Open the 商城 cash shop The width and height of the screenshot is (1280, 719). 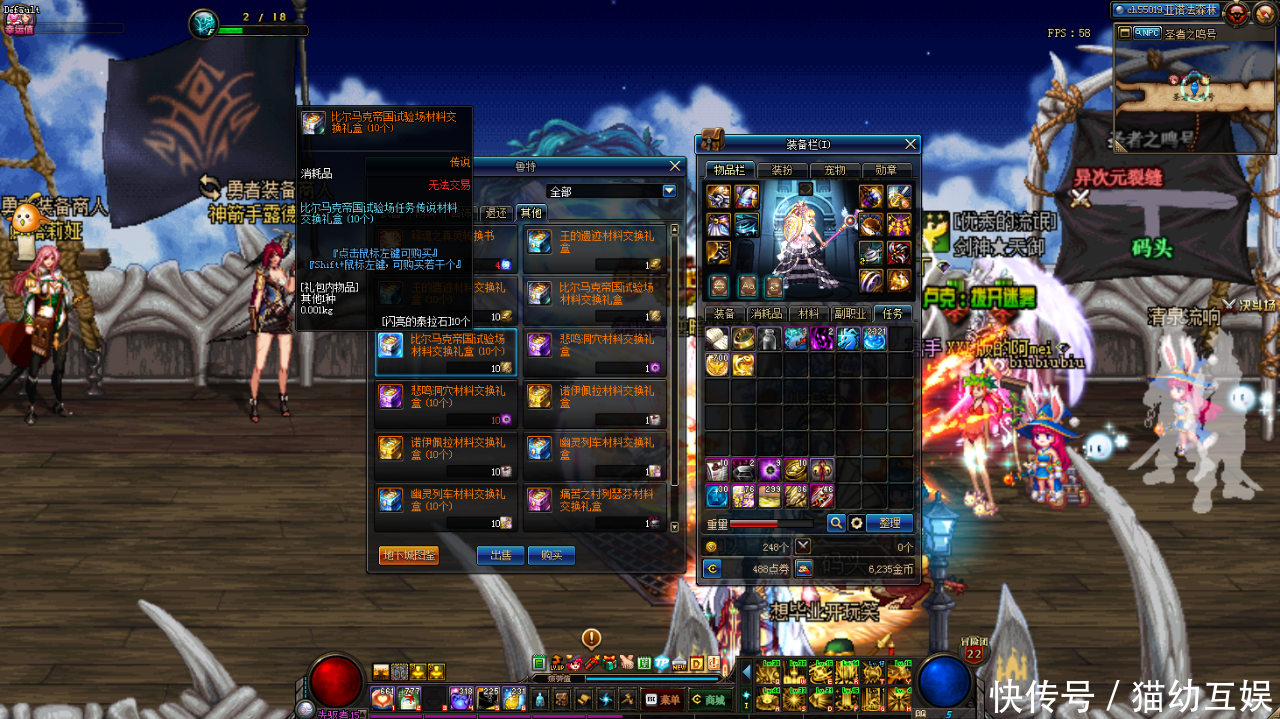pos(709,700)
